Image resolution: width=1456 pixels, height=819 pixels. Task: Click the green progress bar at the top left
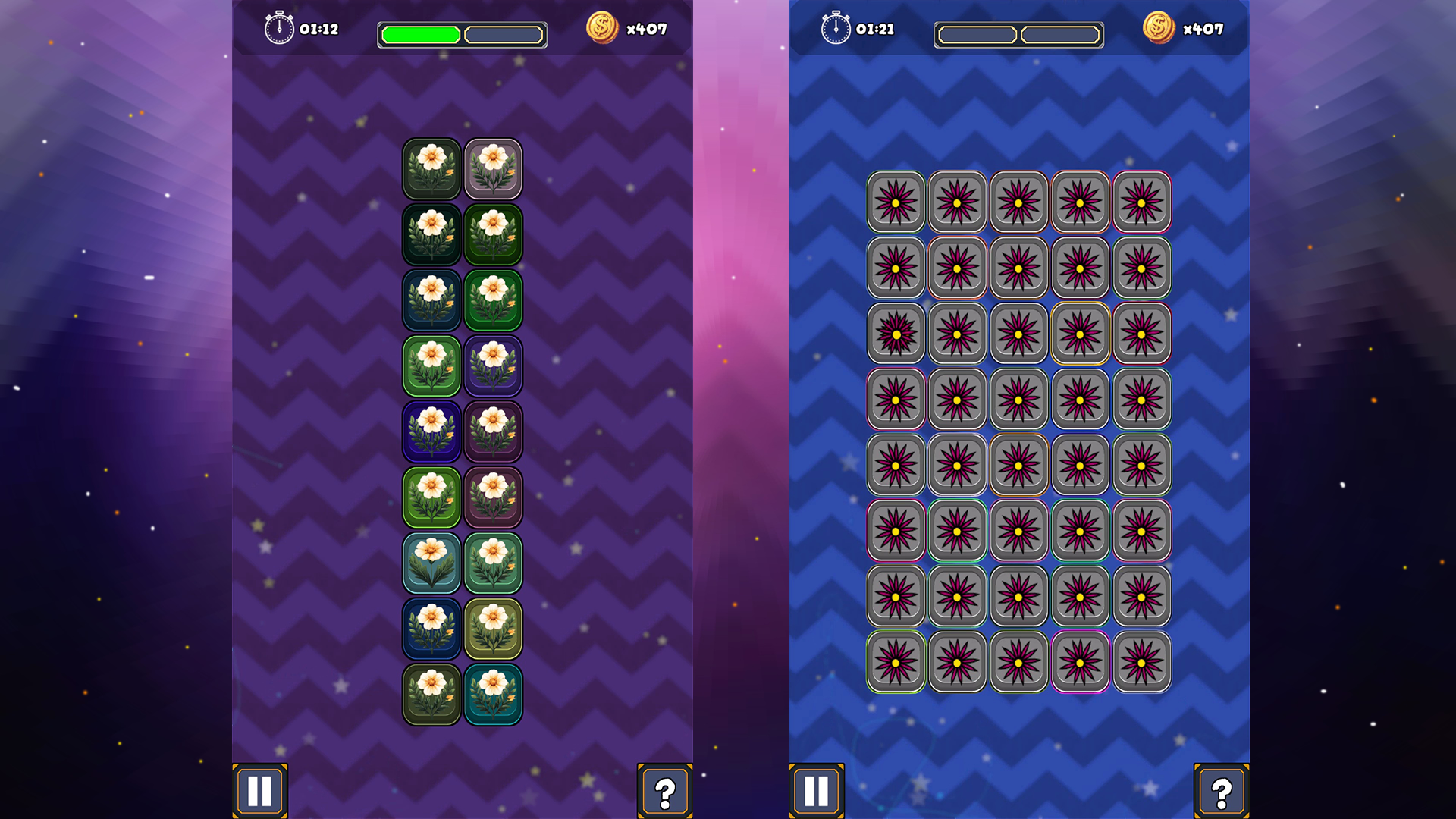click(421, 33)
